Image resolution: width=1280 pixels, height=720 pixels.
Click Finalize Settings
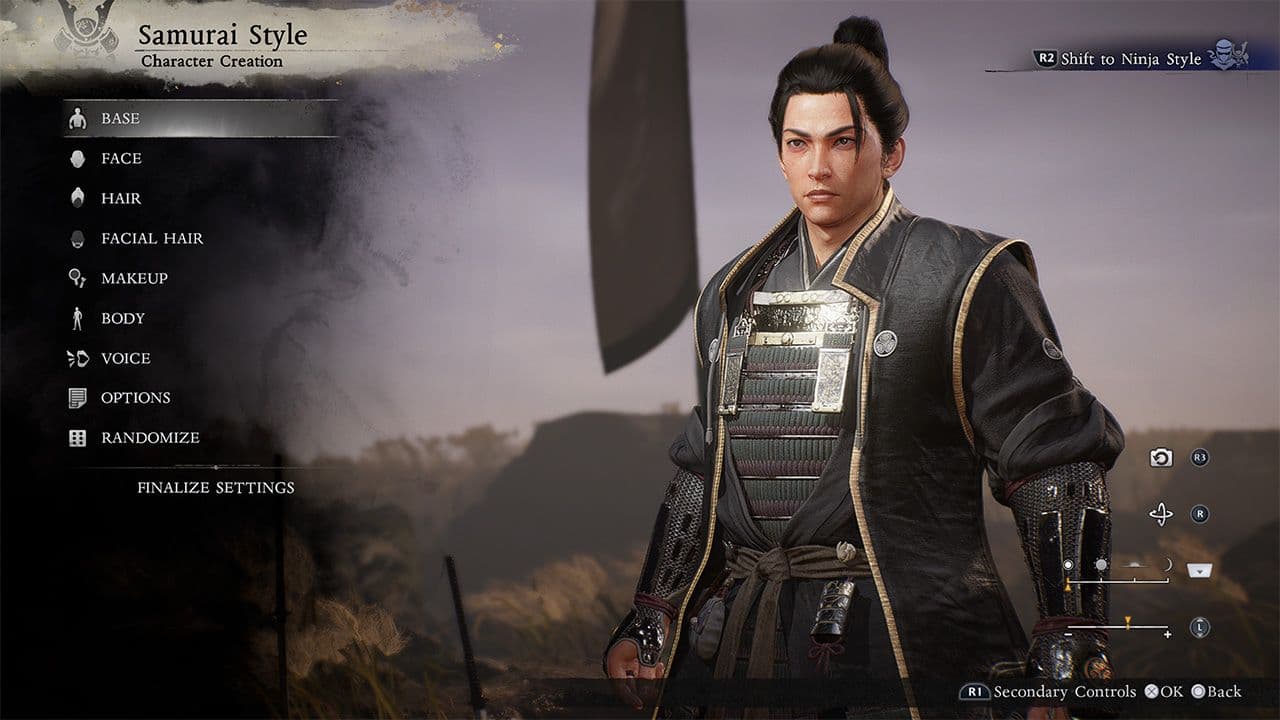click(x=216, y=487)
